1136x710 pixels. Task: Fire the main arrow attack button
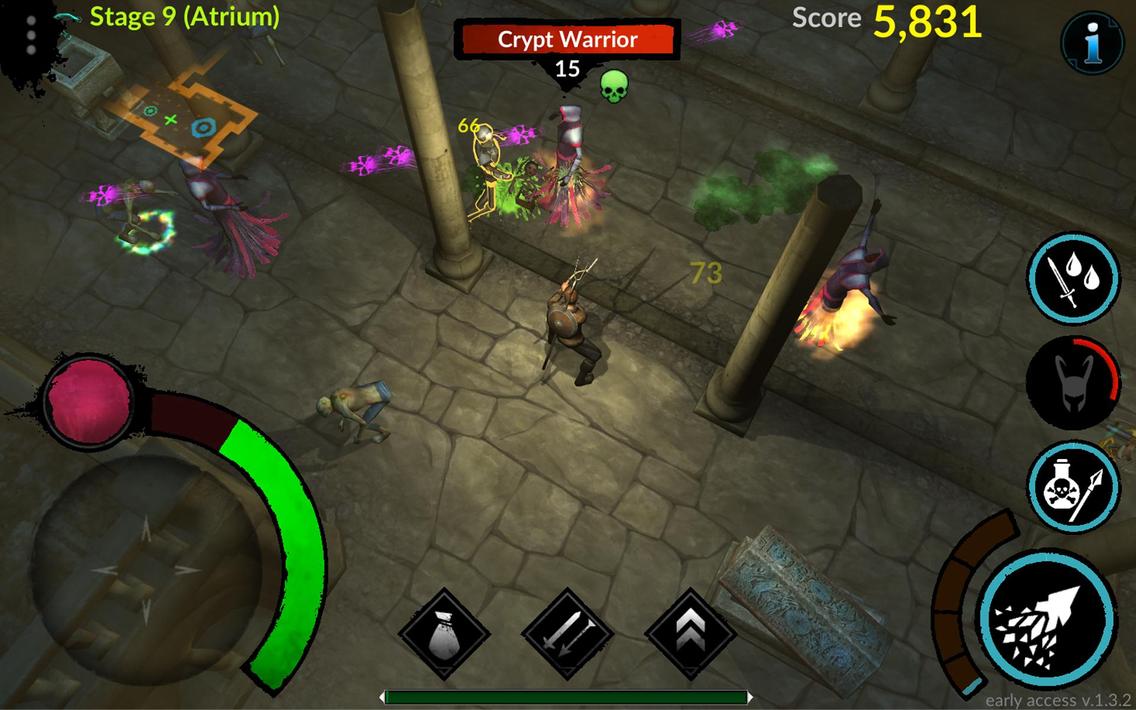tap(1046, 614)
